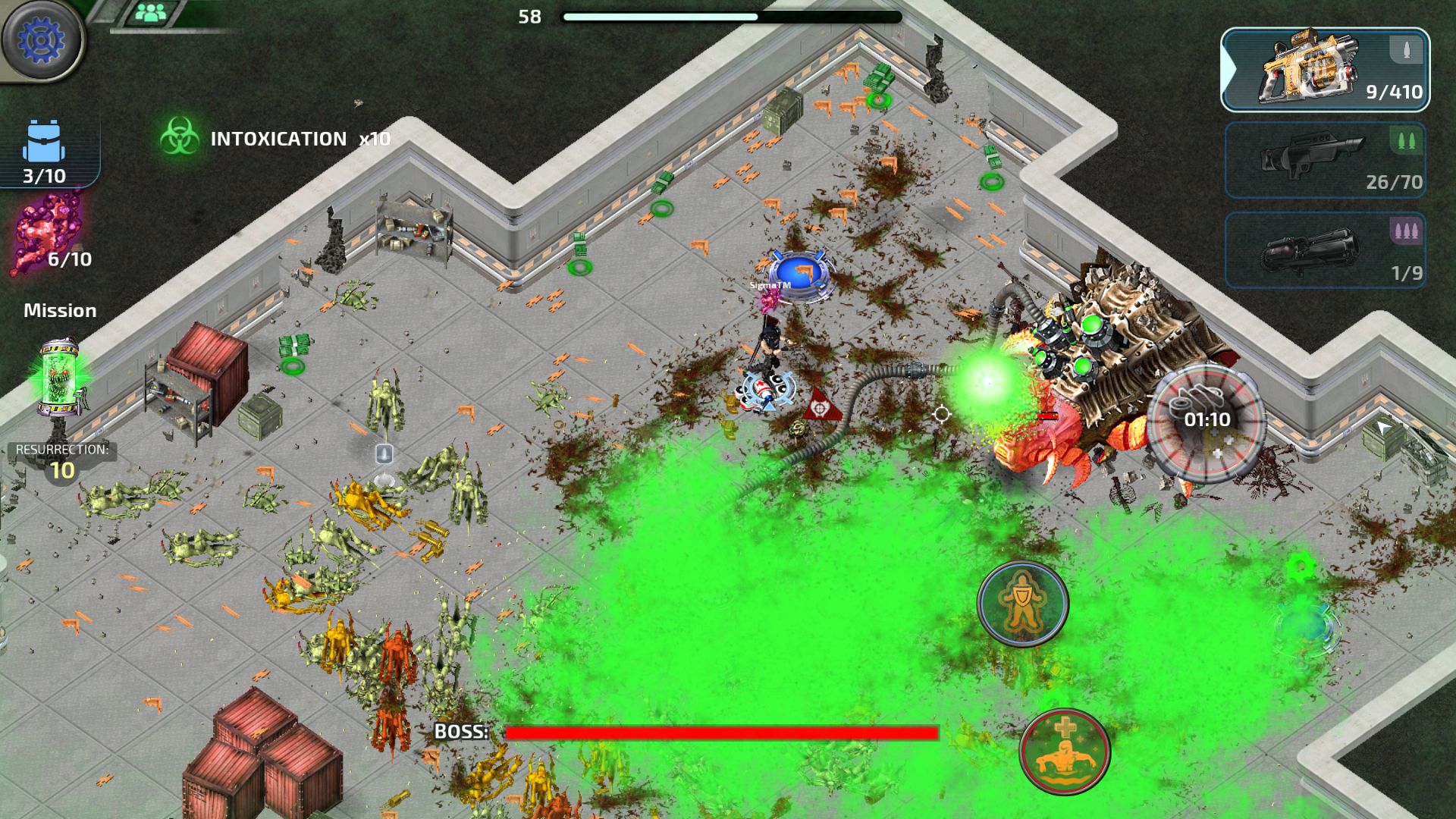Equip the rocket launcher weapon slot
This screenshot has width=1456, height=819.
[1325, 250]
